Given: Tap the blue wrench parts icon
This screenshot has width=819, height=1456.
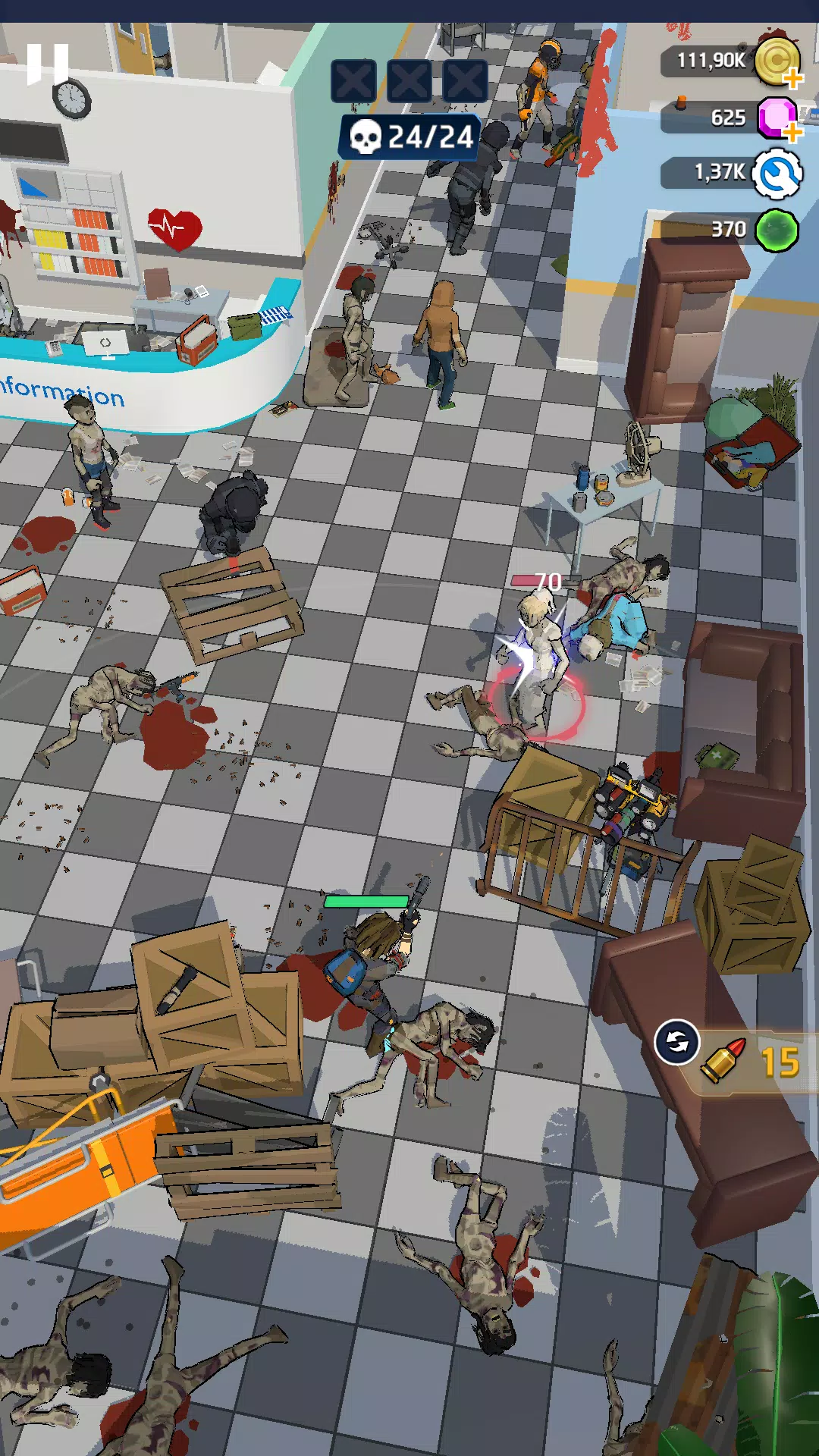Looking at the screenshot, I should pos(777,174).
